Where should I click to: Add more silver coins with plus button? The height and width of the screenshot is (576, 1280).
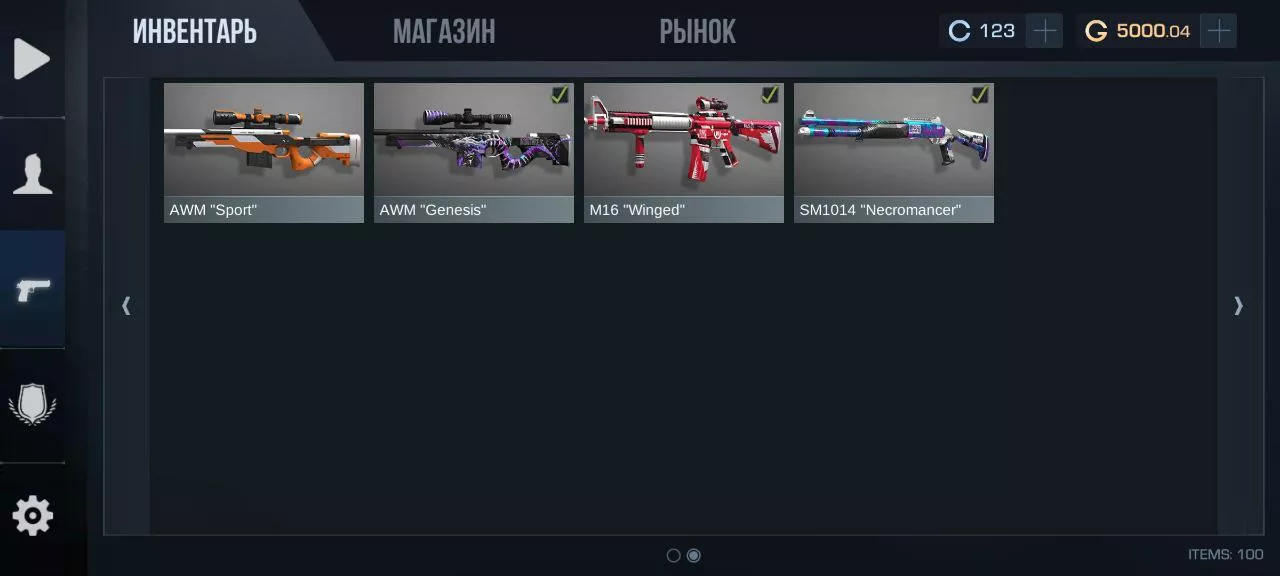1045,31
